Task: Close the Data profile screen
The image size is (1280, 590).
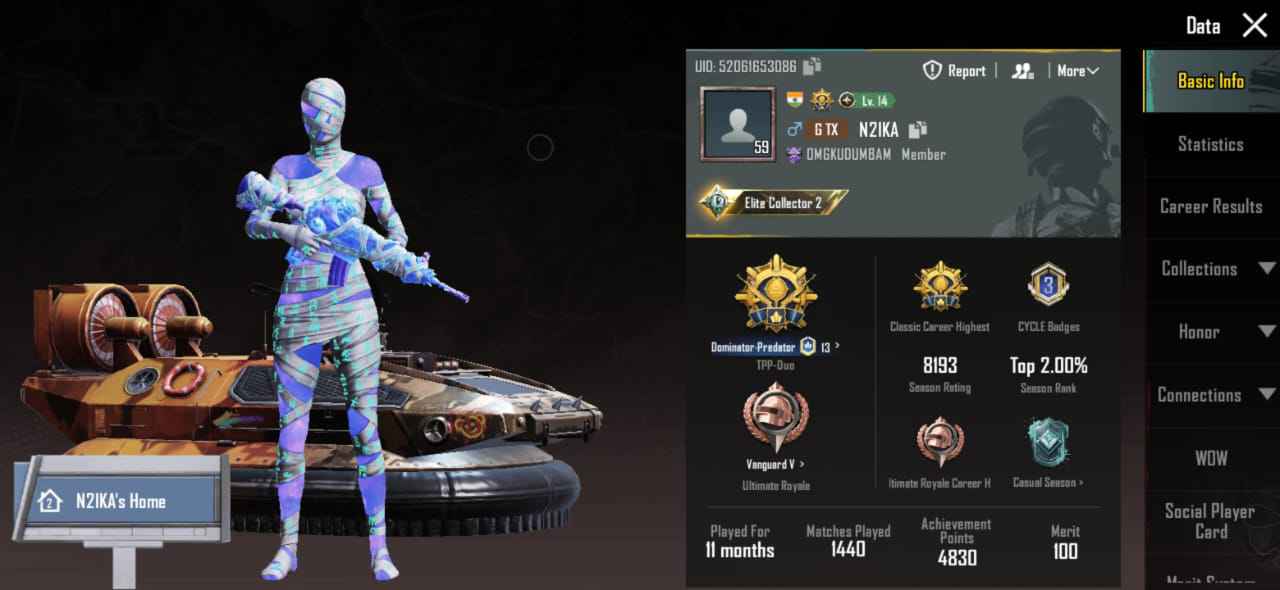Action: click(1254, 26)
